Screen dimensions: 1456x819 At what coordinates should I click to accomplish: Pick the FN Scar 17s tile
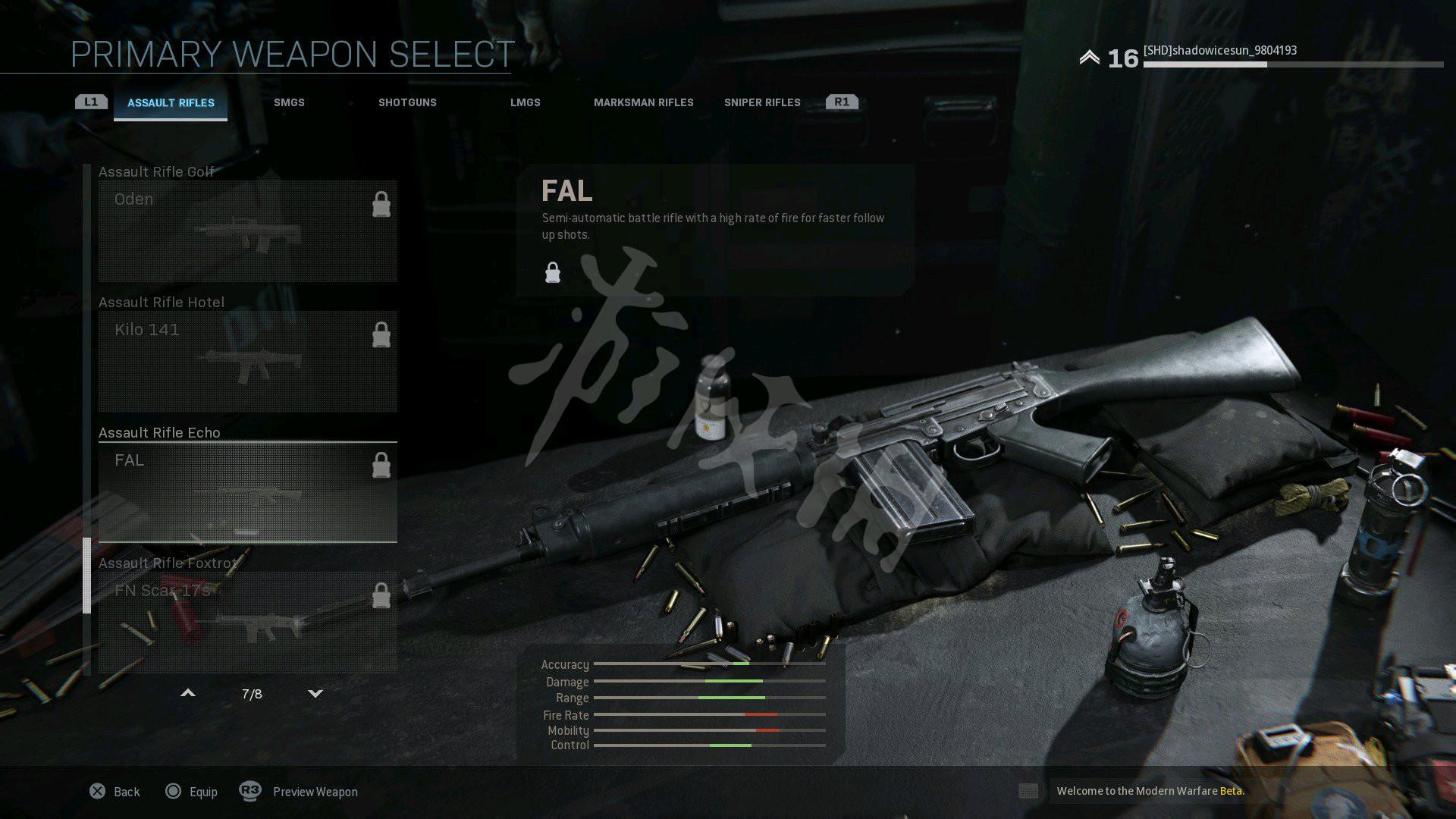point(247,622)
